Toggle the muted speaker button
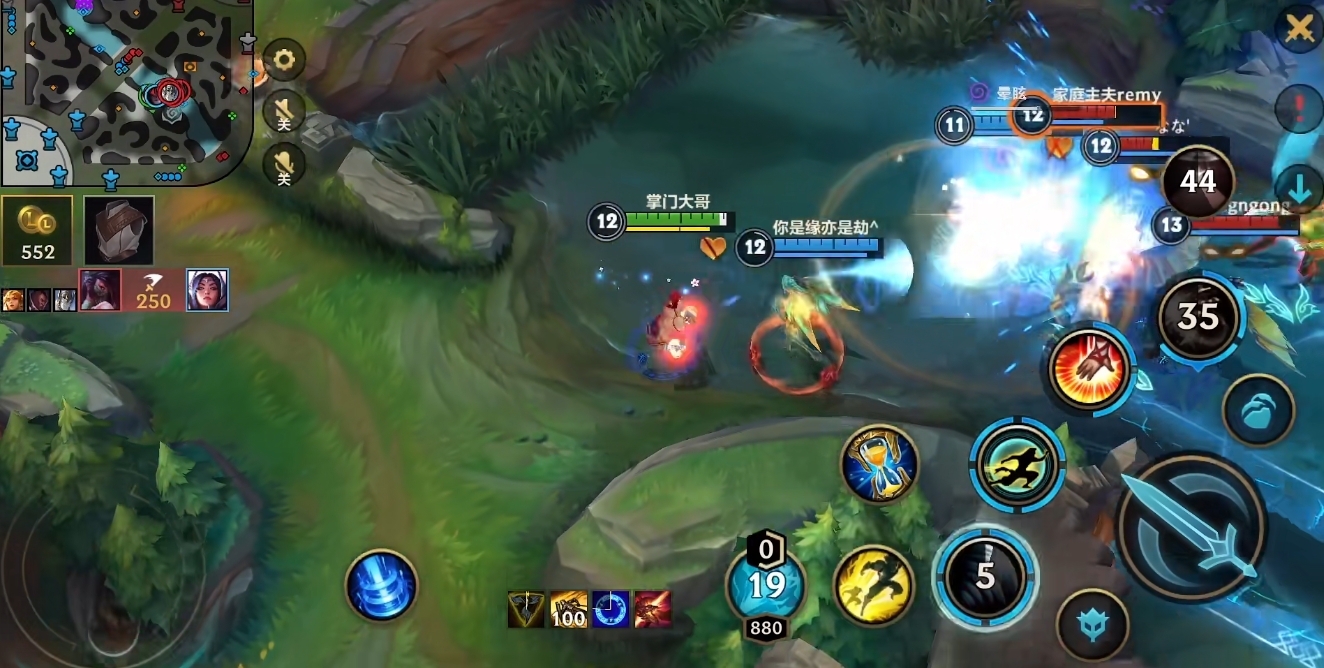Viewport: 1324px width, 668px height. (x=284, y=111)
